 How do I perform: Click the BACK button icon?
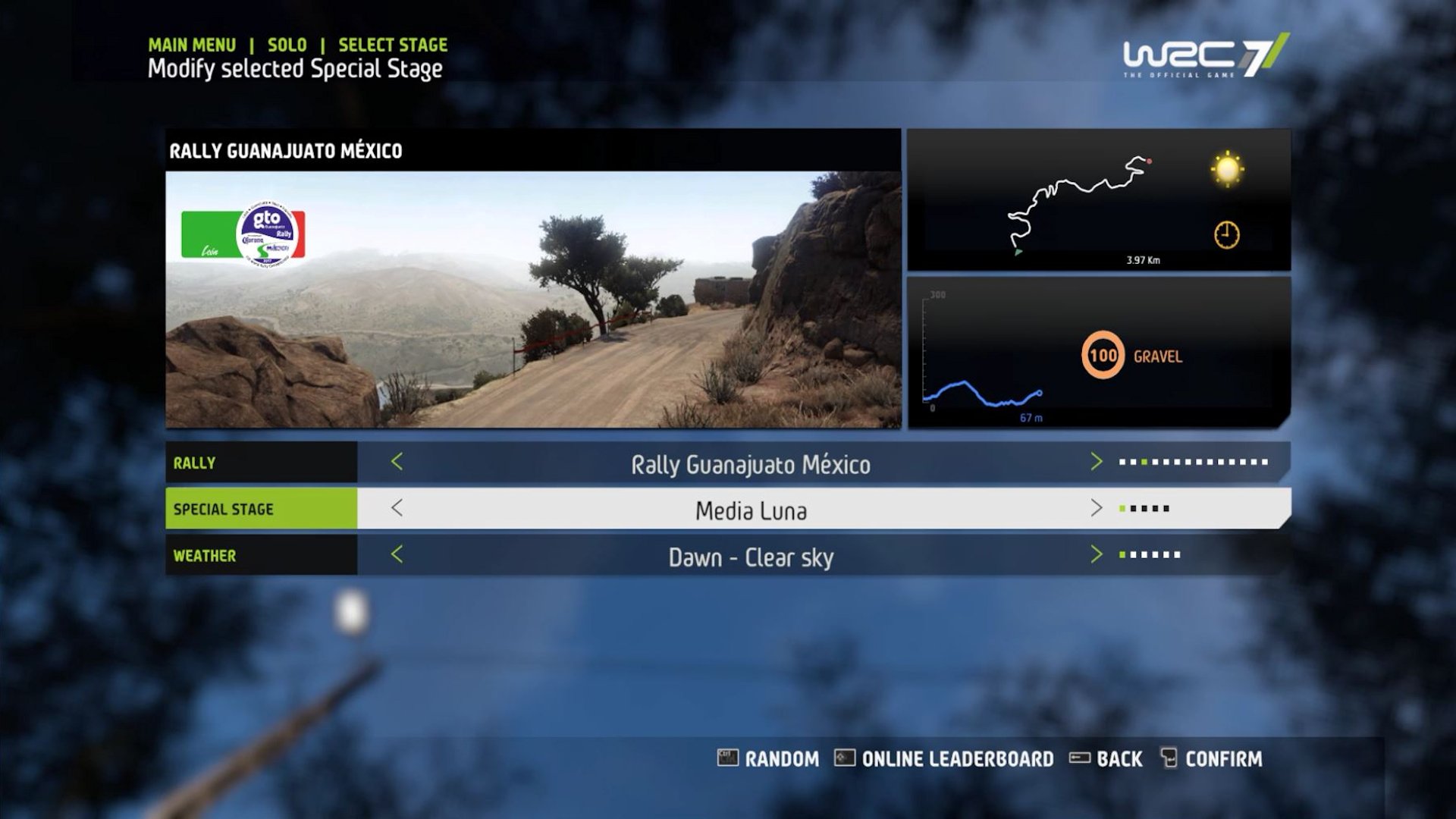(x=1080, y=758)
